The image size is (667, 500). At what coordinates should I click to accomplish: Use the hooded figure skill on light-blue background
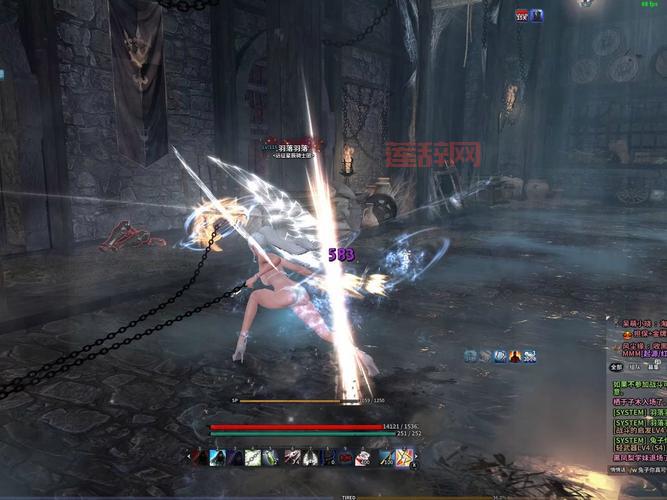218,457
